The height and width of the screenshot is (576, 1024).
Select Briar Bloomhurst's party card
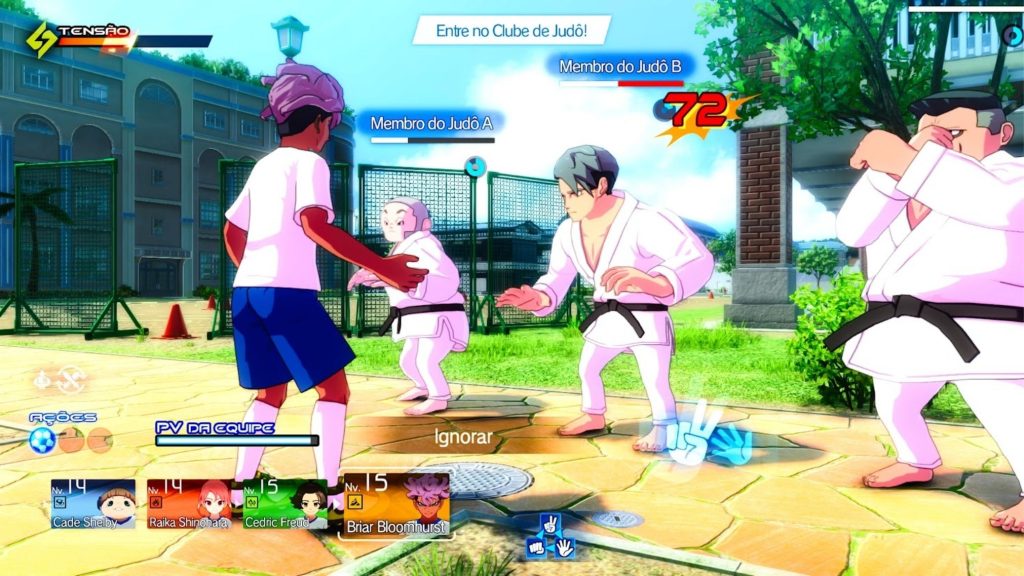click(x=396, y=504)
